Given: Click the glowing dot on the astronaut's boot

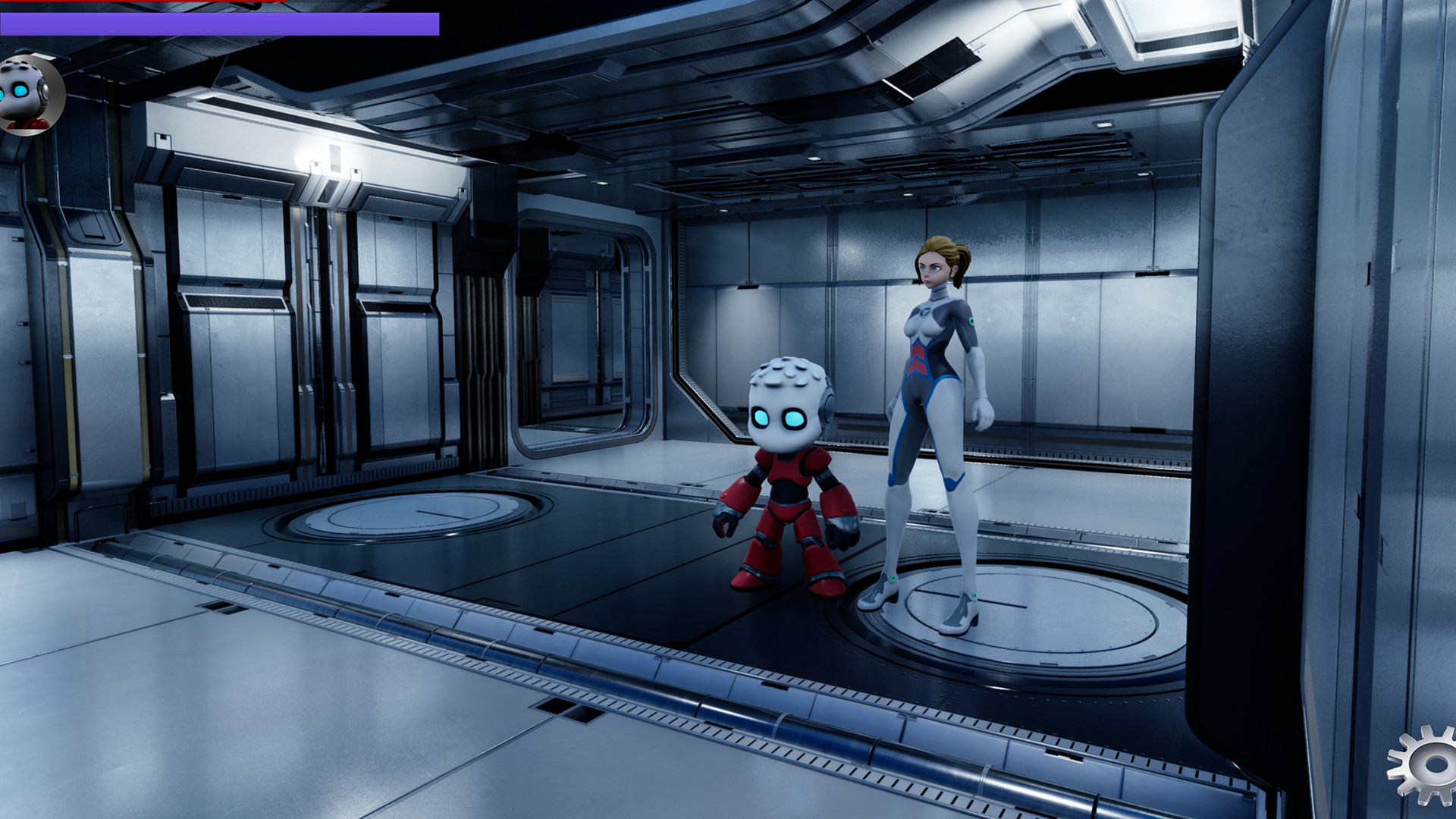Looking at the screenshot, I should pyautogui.click(x=895, y=578).
